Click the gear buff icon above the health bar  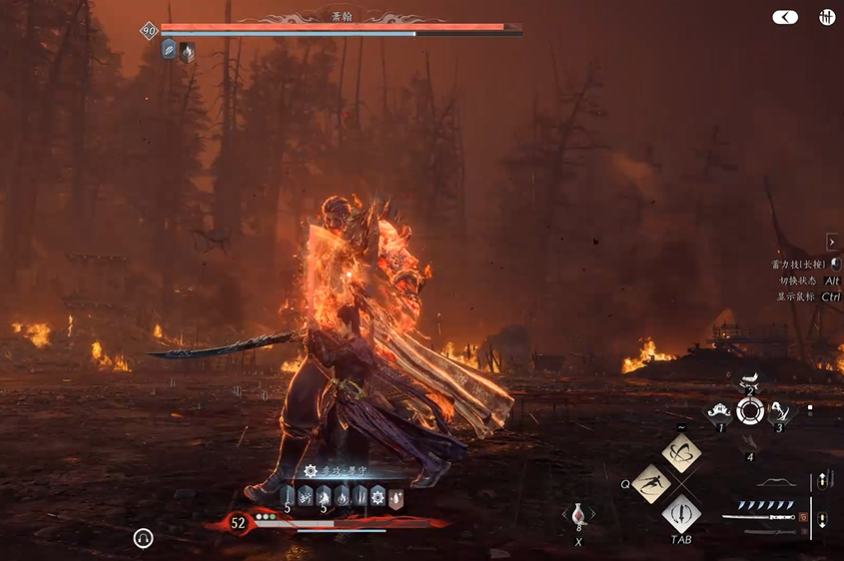(378, 495)
